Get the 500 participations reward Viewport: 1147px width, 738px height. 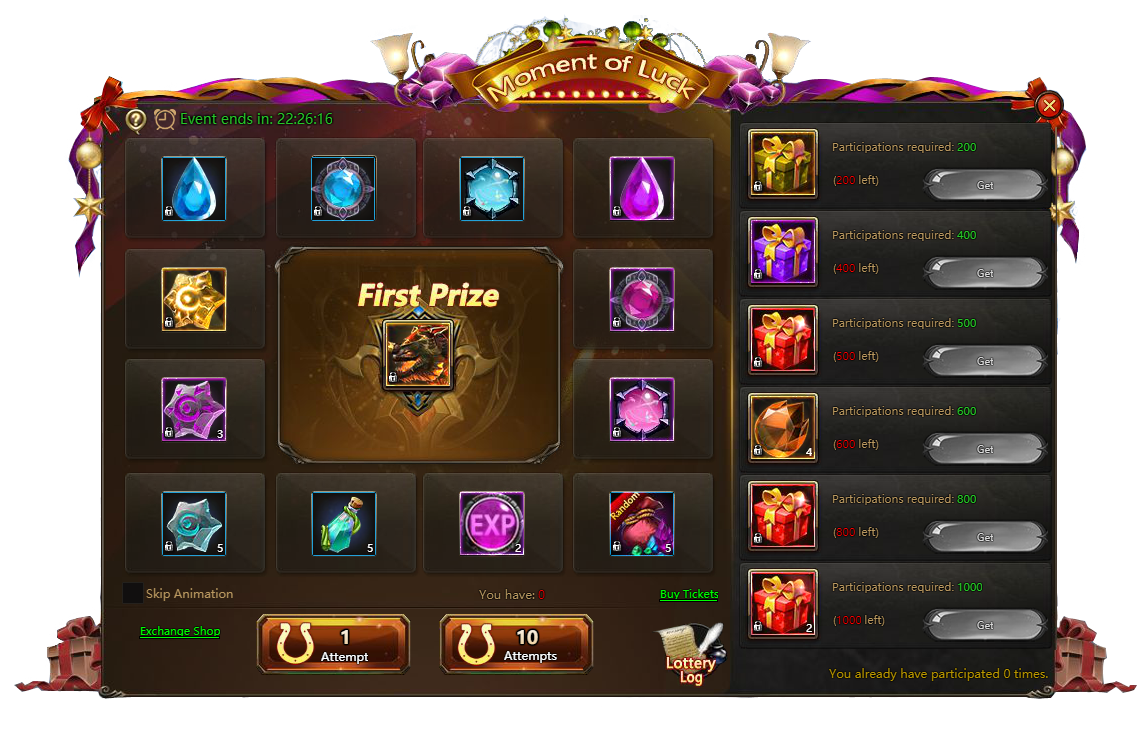[x=984, y=361]
